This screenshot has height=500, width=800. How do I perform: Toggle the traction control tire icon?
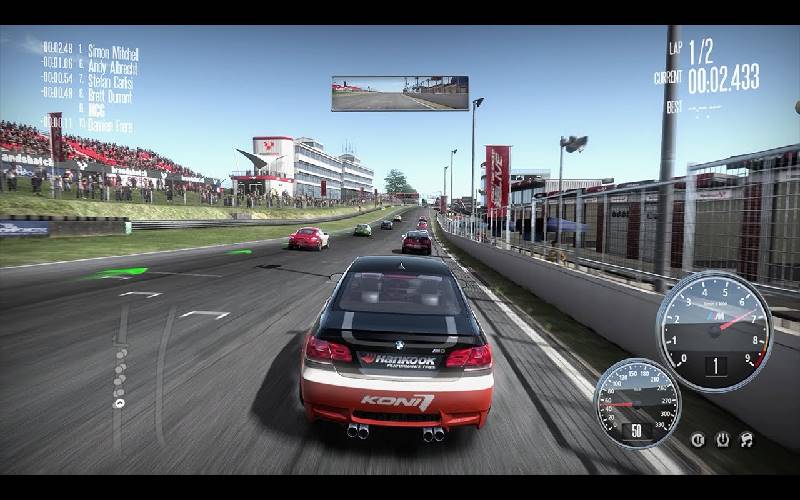click(721, 439)
